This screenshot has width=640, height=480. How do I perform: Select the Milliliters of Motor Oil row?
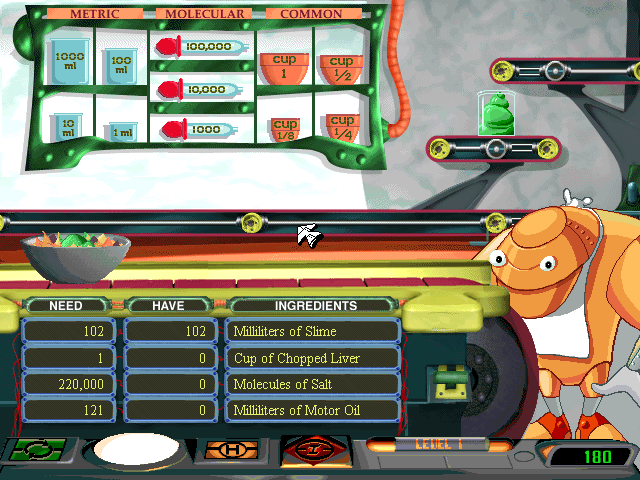pyautogui.click(x=314, y=410)
